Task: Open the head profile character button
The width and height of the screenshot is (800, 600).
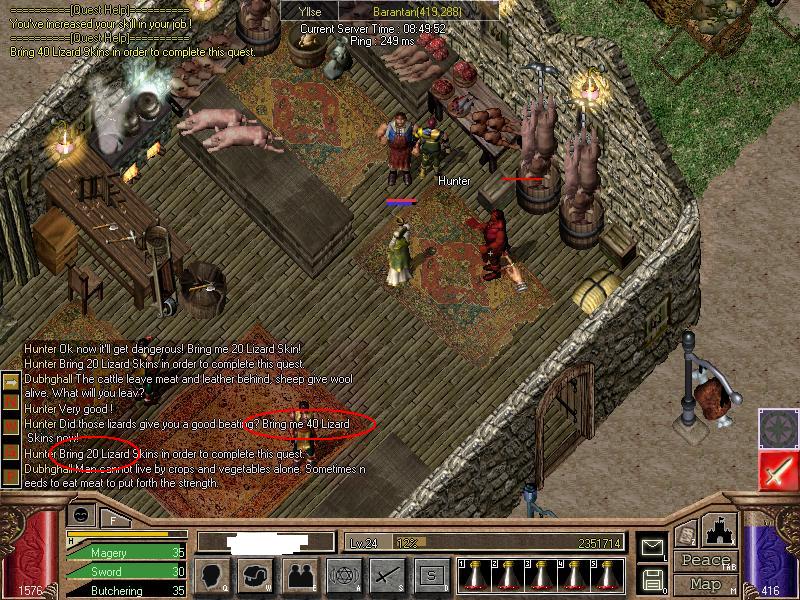Action: [212, 575]
